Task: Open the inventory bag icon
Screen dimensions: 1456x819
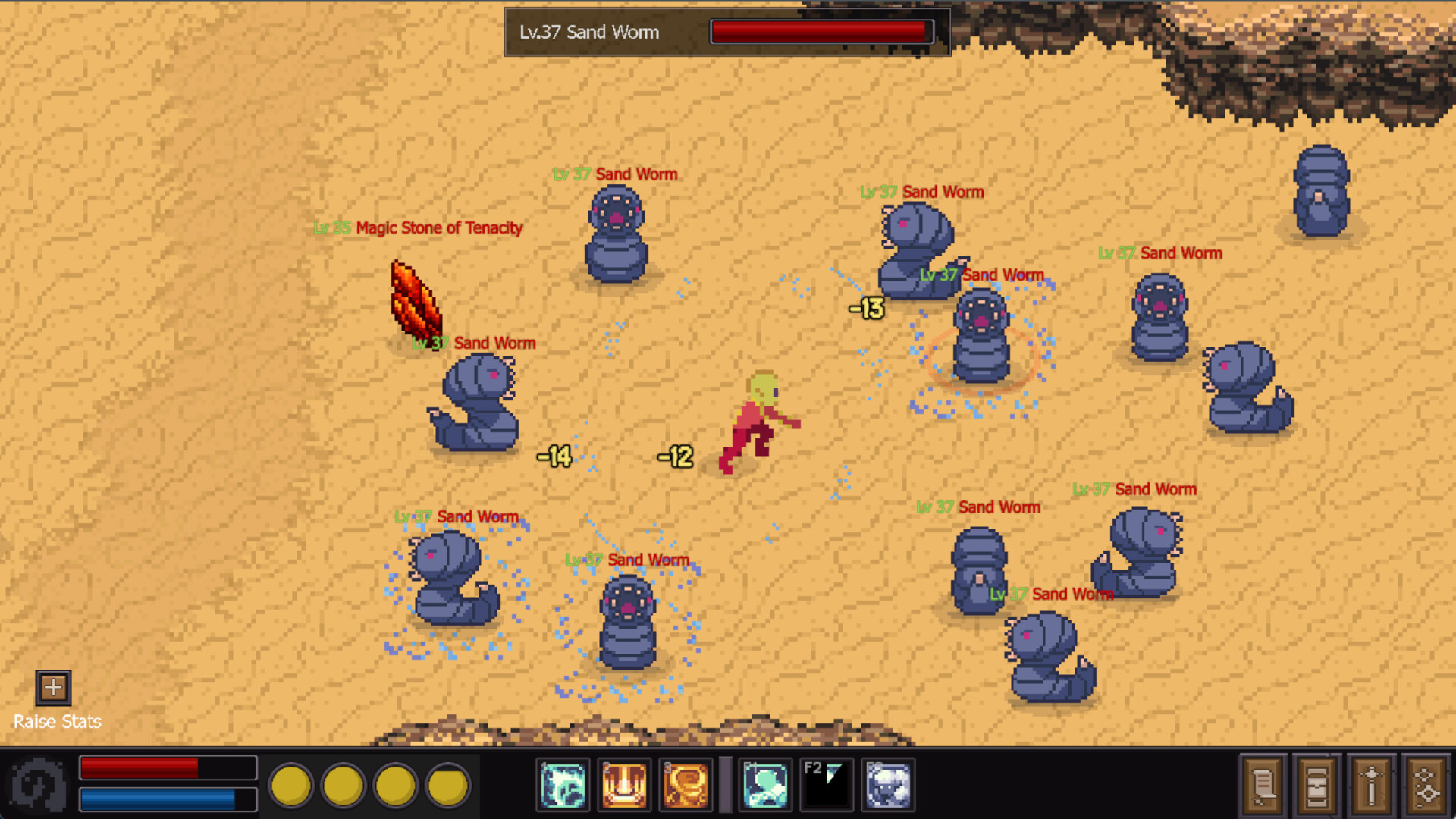Action: point(1317,785)
